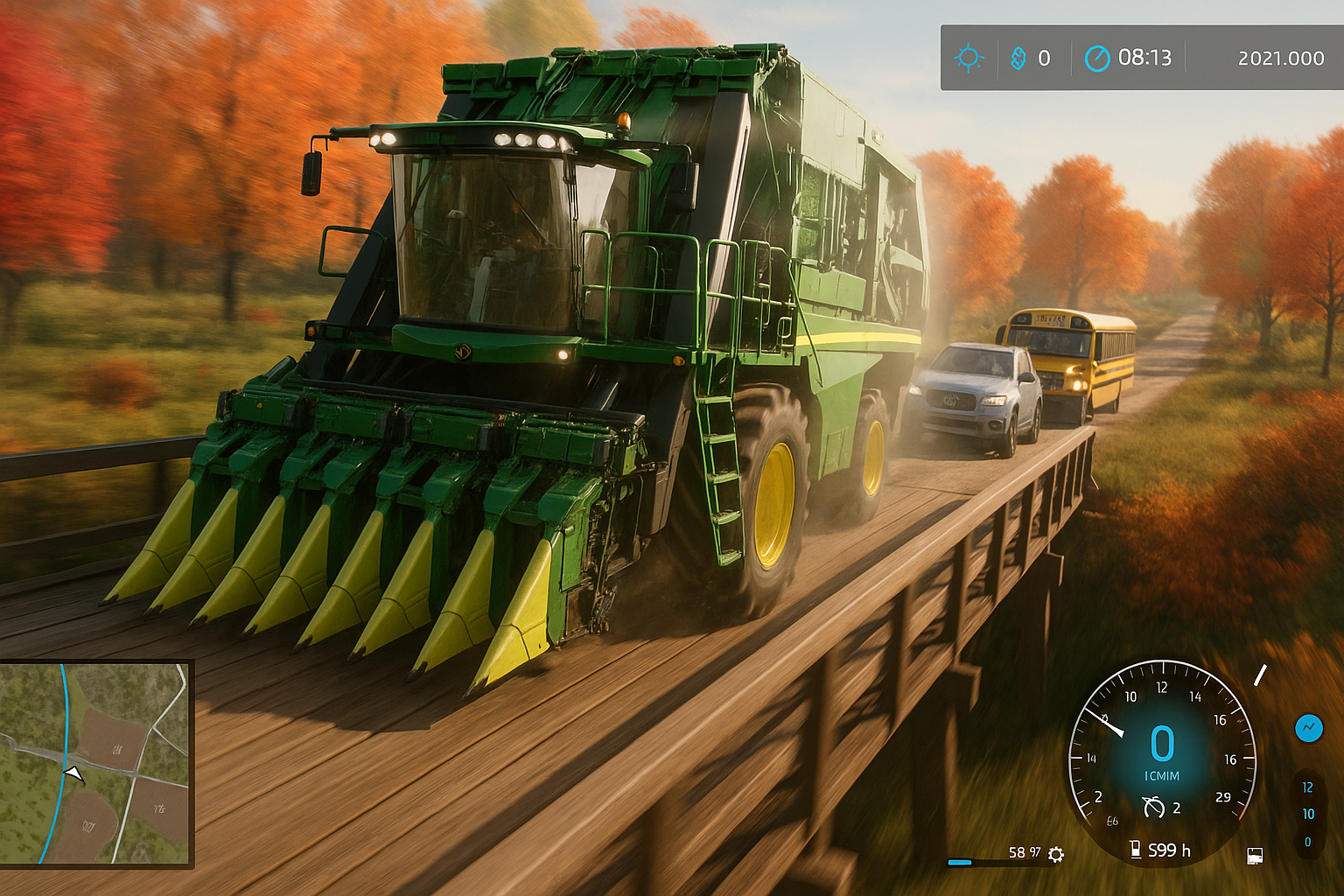1344x896 pixels.
Task: Select the small white bale icon
Action: 1254,855
